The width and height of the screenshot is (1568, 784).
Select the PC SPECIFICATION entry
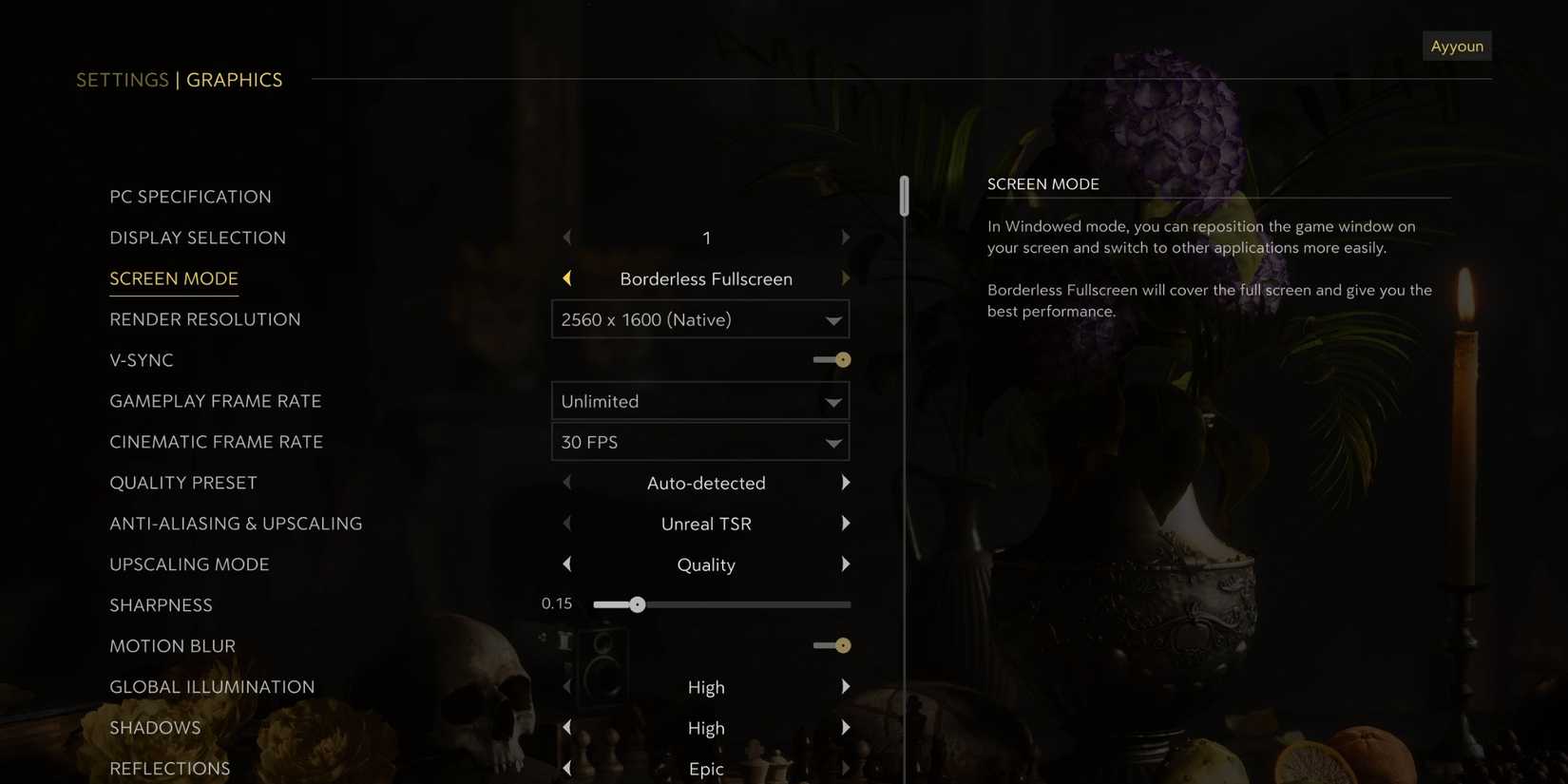(x=190, y=196)
